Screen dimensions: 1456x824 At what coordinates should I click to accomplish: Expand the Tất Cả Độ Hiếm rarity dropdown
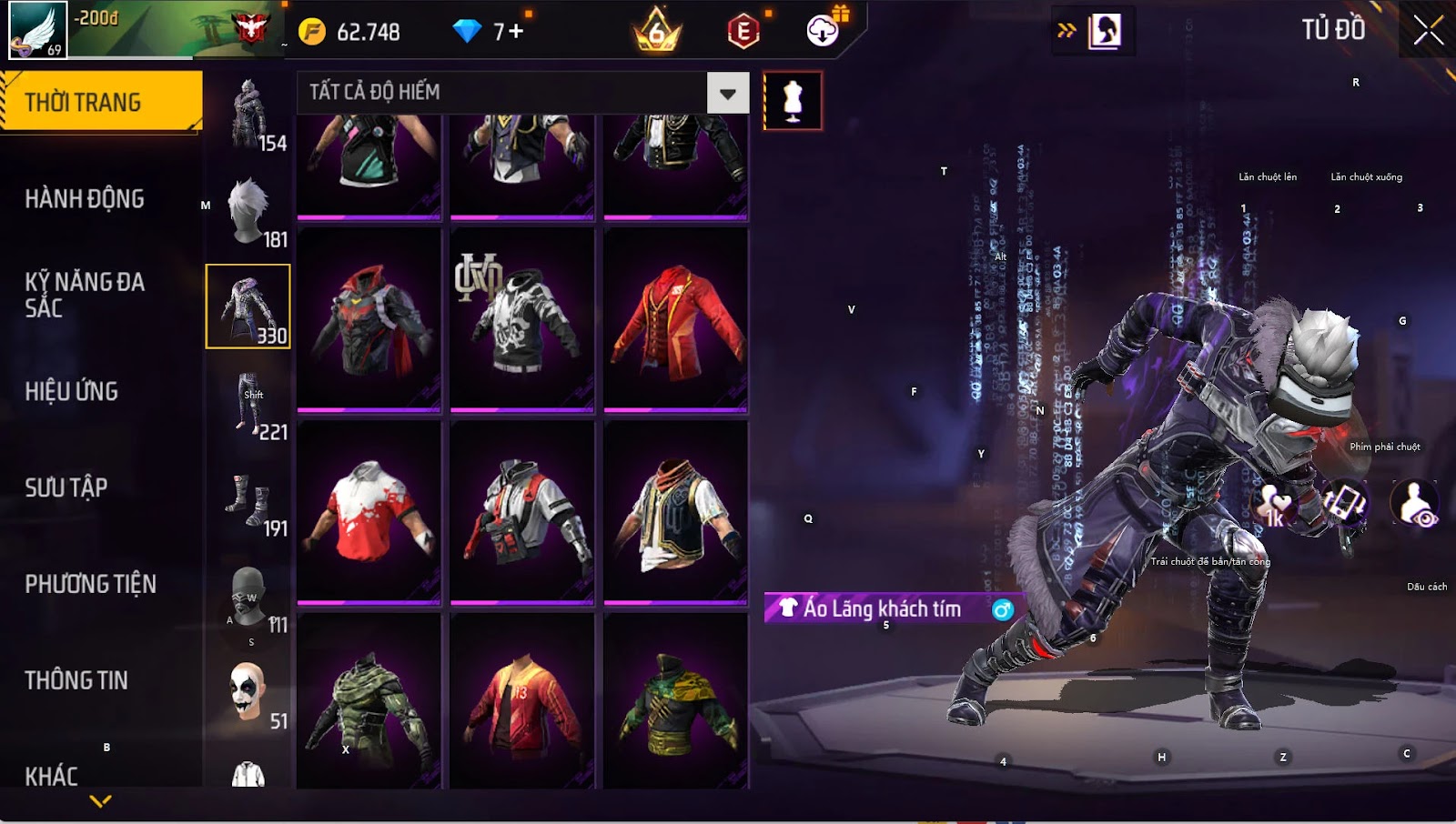pos(727,93)
